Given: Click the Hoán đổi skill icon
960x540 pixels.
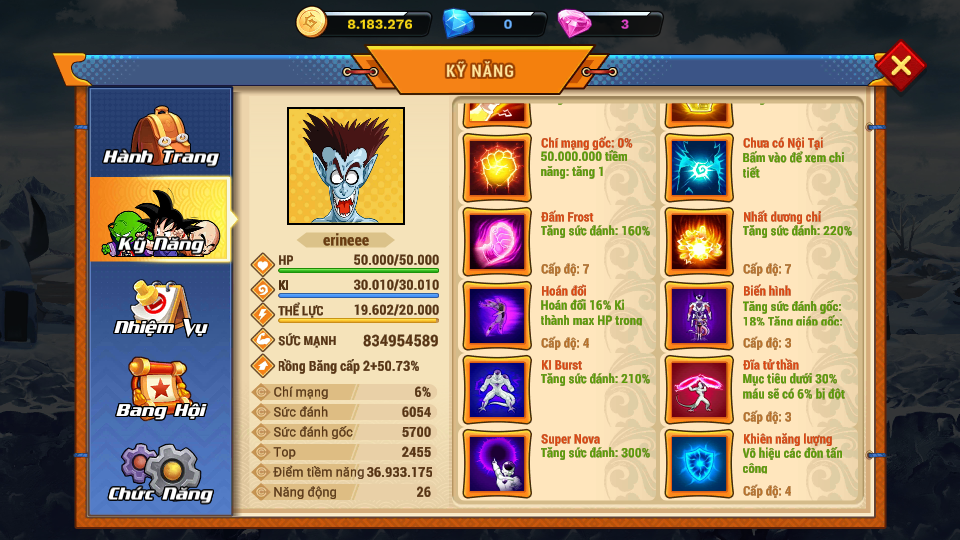Looking at the screenshot, I should 496,315.
